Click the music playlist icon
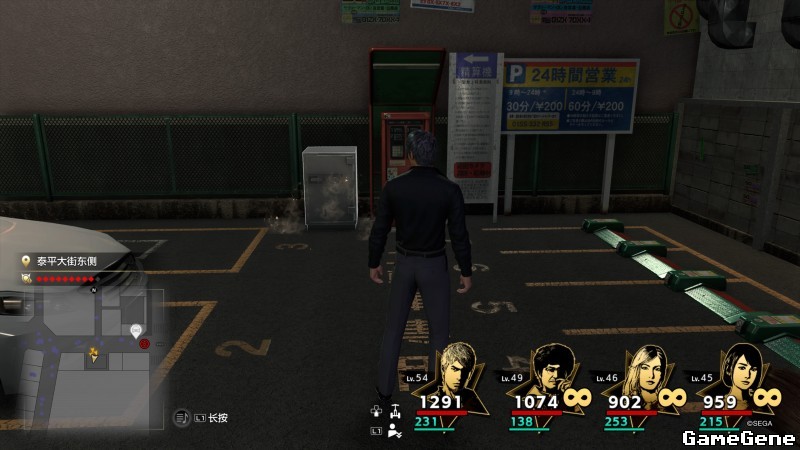 (x=181, y=417)
